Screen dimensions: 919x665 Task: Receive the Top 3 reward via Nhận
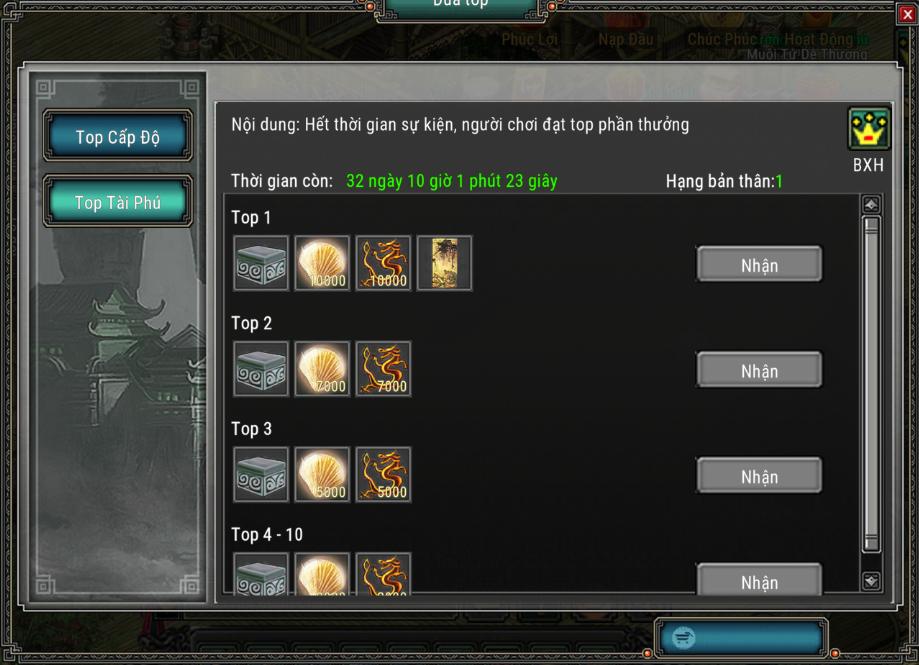759,476
